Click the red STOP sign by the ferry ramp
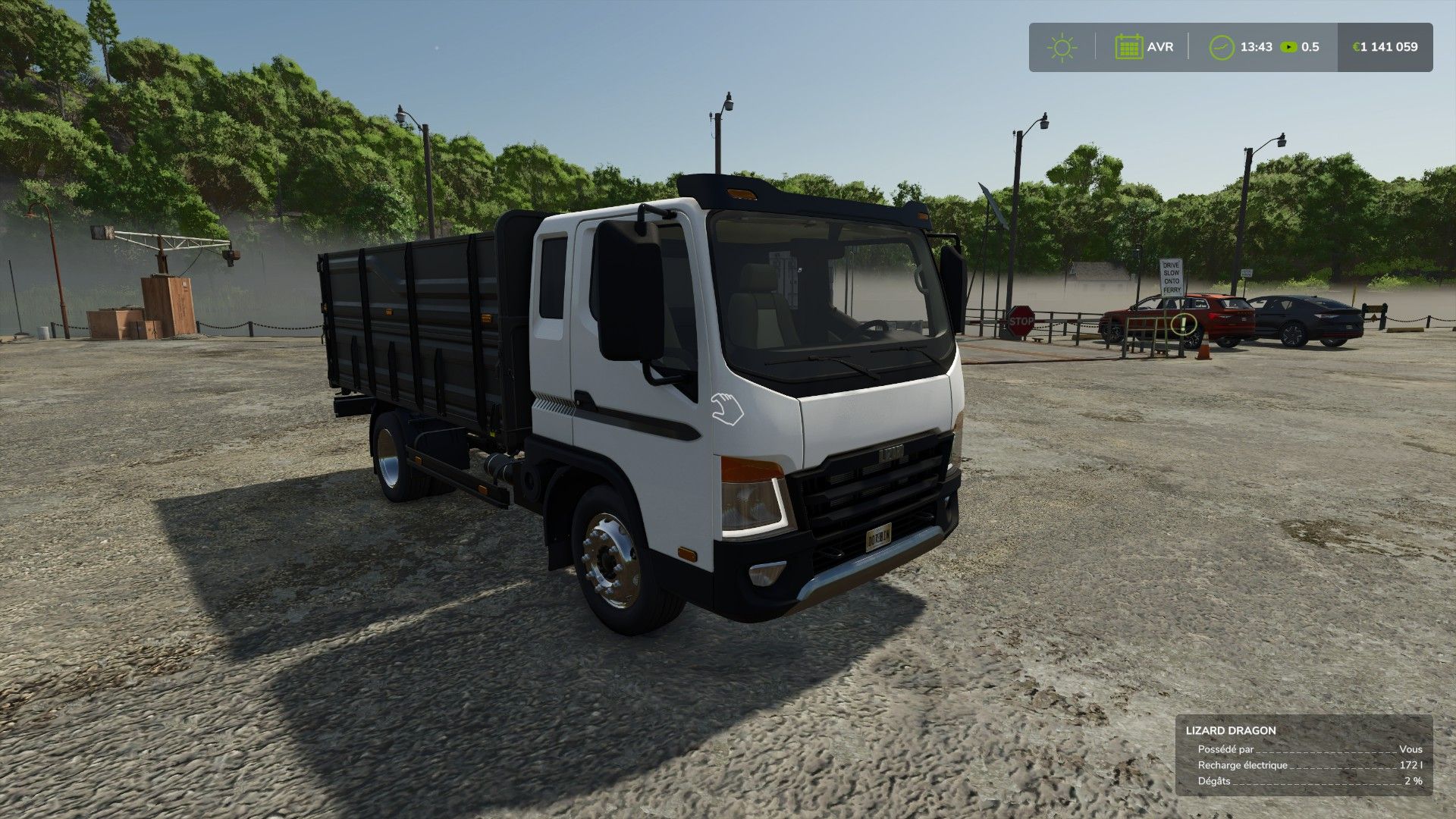Image resolution: width=1456 pixels, height=819 pixels. (x=1020, y=322)
